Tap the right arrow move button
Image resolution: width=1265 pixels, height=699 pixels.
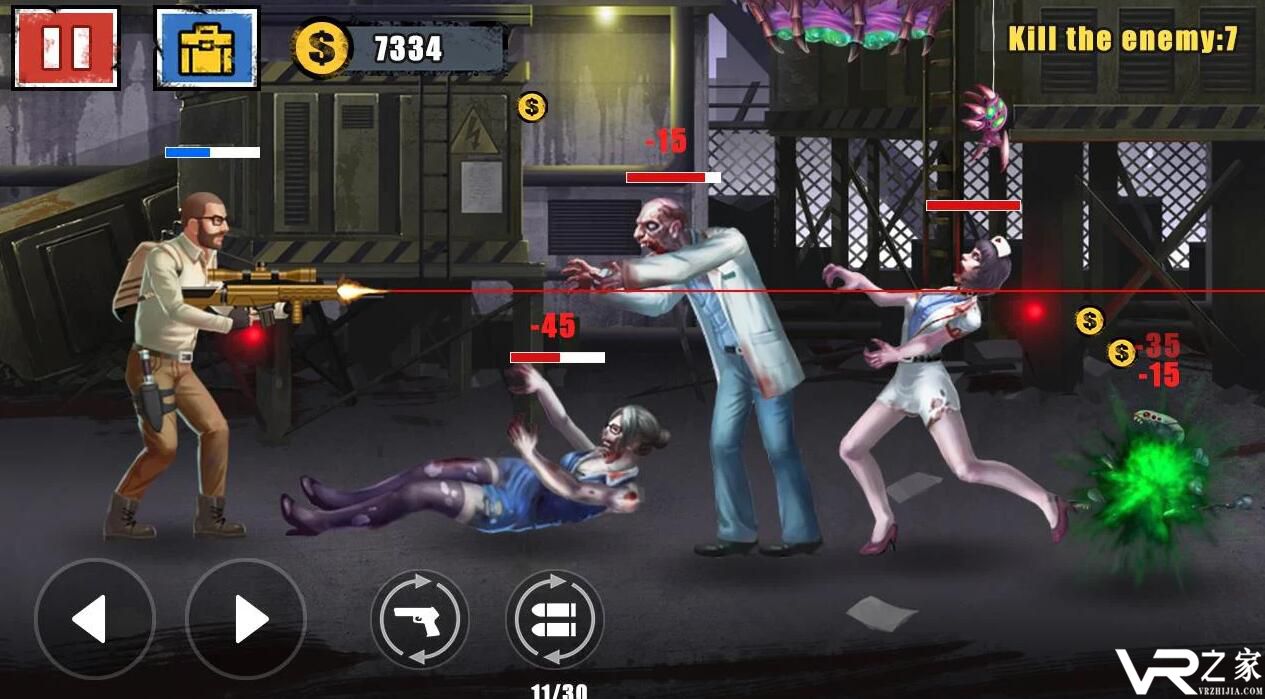tap(246, 619)
